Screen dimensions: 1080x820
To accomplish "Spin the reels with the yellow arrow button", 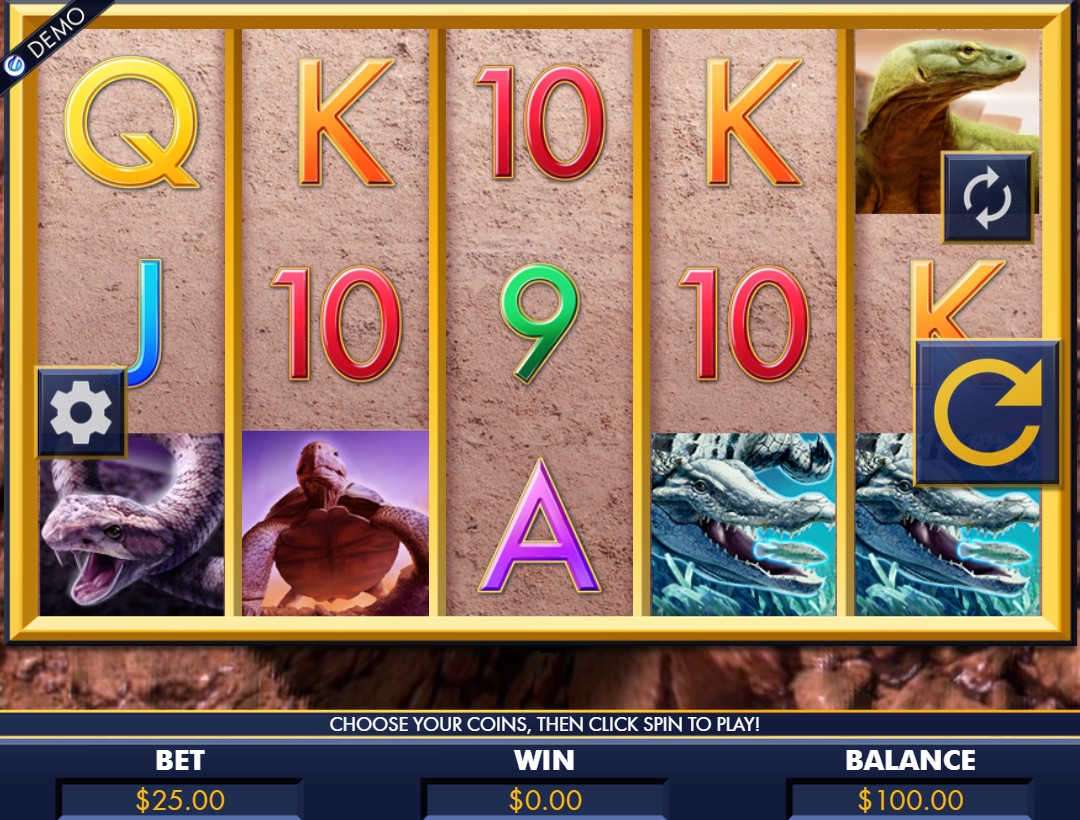I will click(987, 412).
